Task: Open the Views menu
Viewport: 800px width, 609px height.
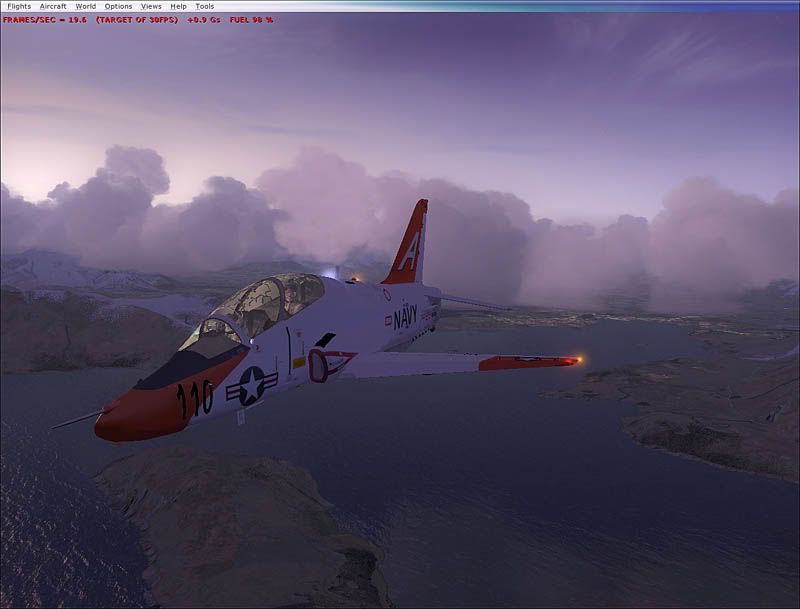Action: (151, 6)
